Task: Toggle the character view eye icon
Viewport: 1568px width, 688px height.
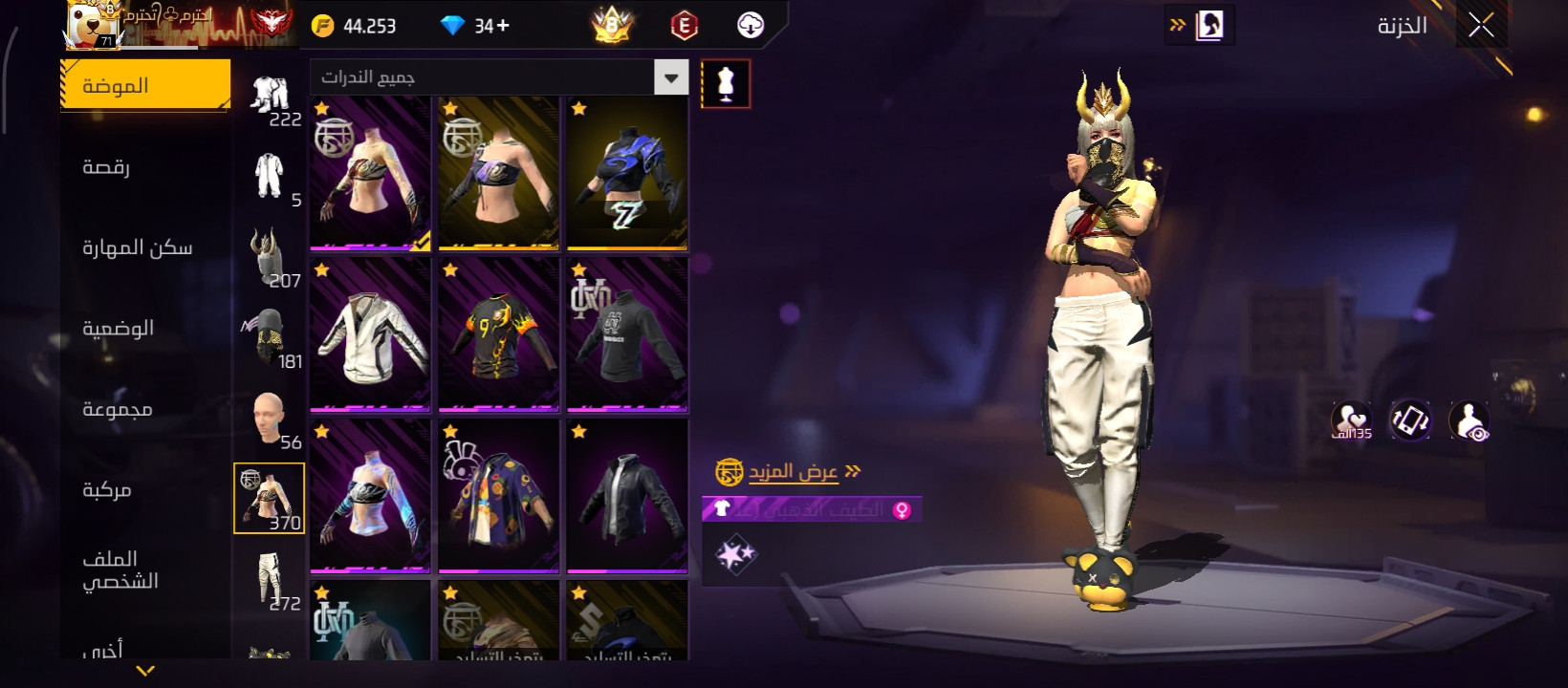Action: tap(1470, 420)
